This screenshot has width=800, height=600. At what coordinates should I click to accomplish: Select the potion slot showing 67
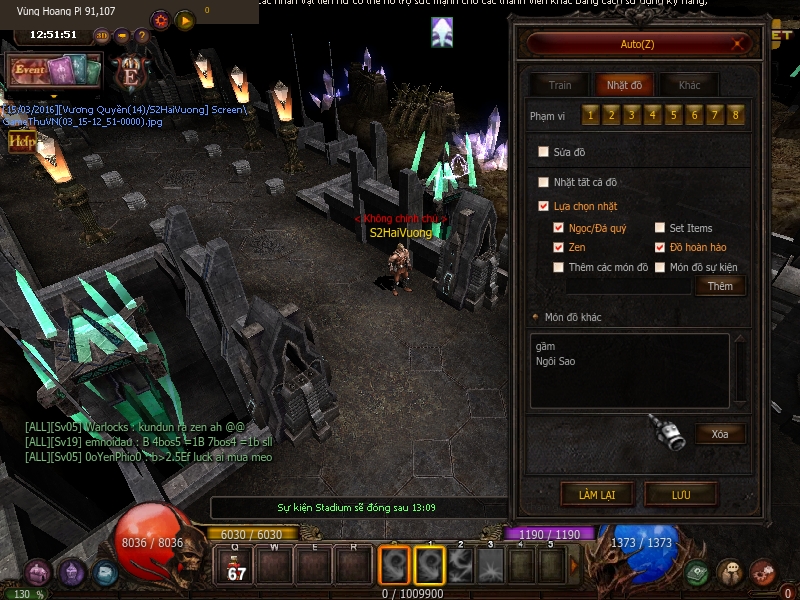point(236,566)
